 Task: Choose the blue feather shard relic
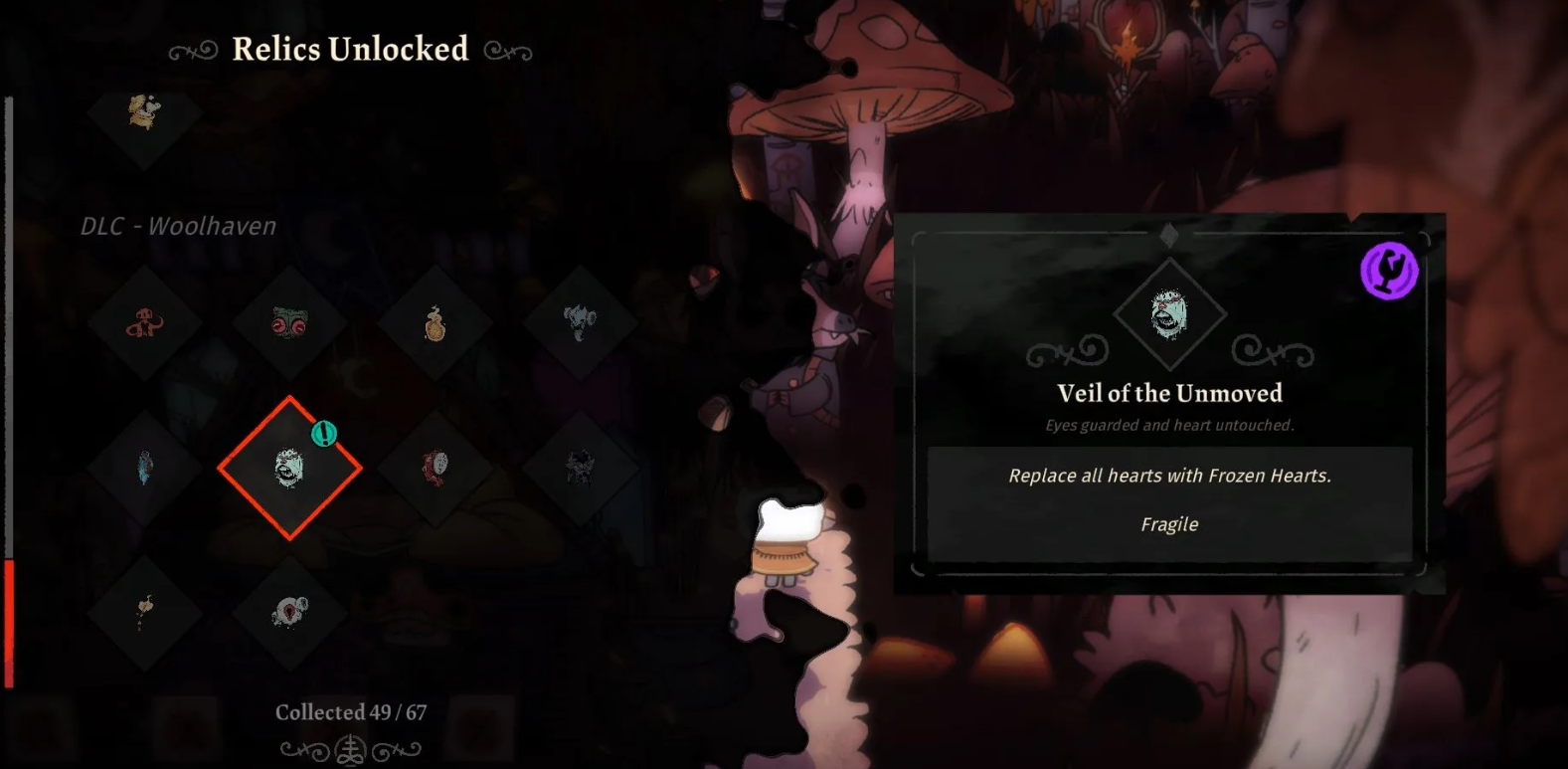tap(145, 468)
